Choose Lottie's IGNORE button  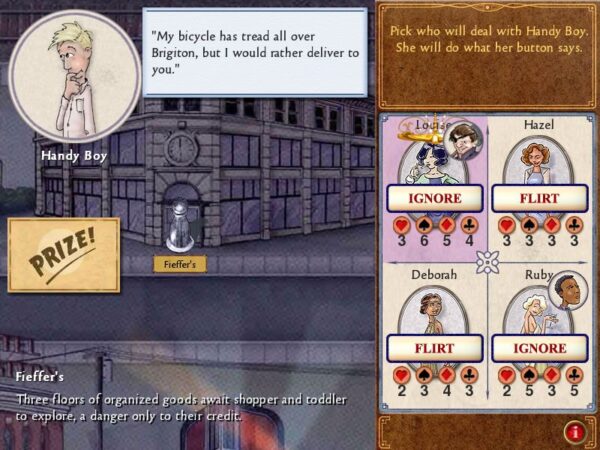(x=434, y=198)
